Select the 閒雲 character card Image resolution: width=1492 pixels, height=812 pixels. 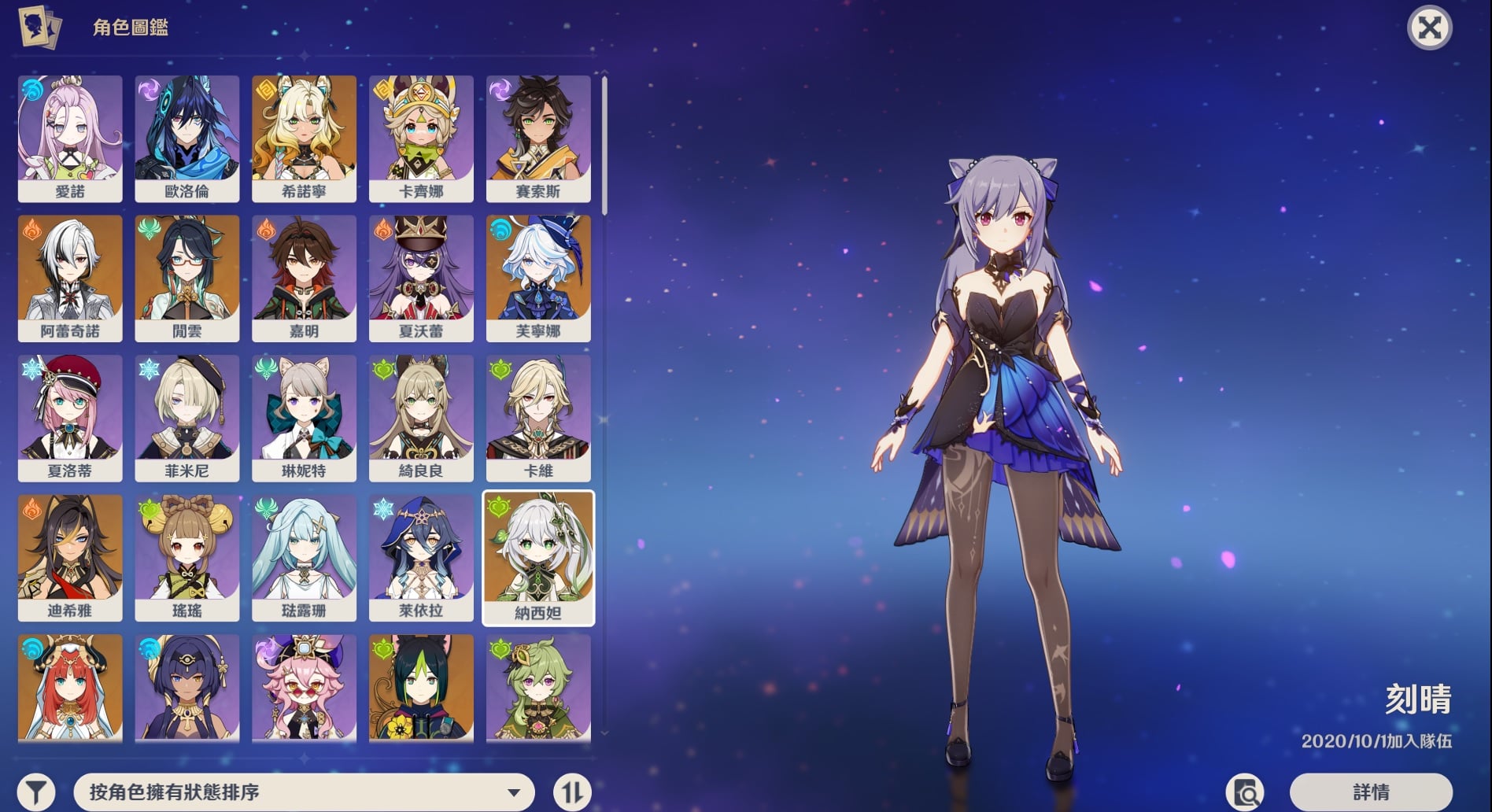(187, 278)
